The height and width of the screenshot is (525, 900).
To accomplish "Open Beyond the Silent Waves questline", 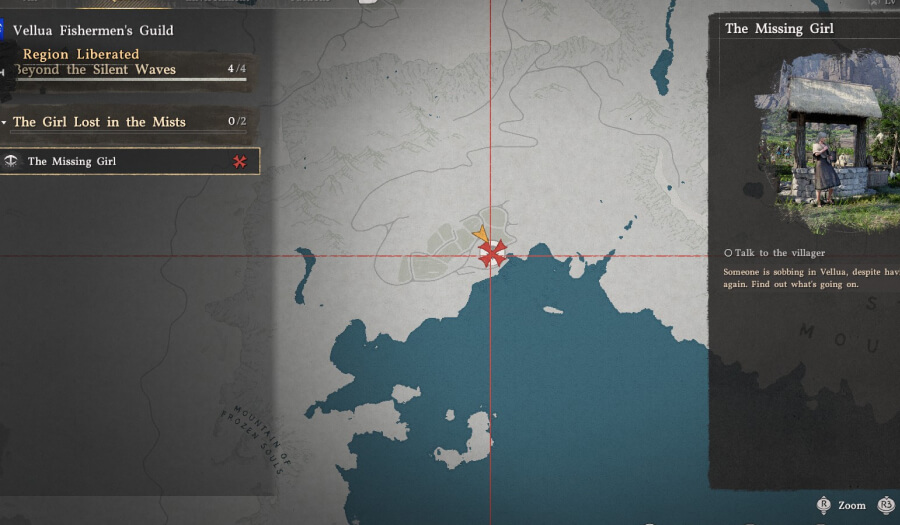I will 95,70.
